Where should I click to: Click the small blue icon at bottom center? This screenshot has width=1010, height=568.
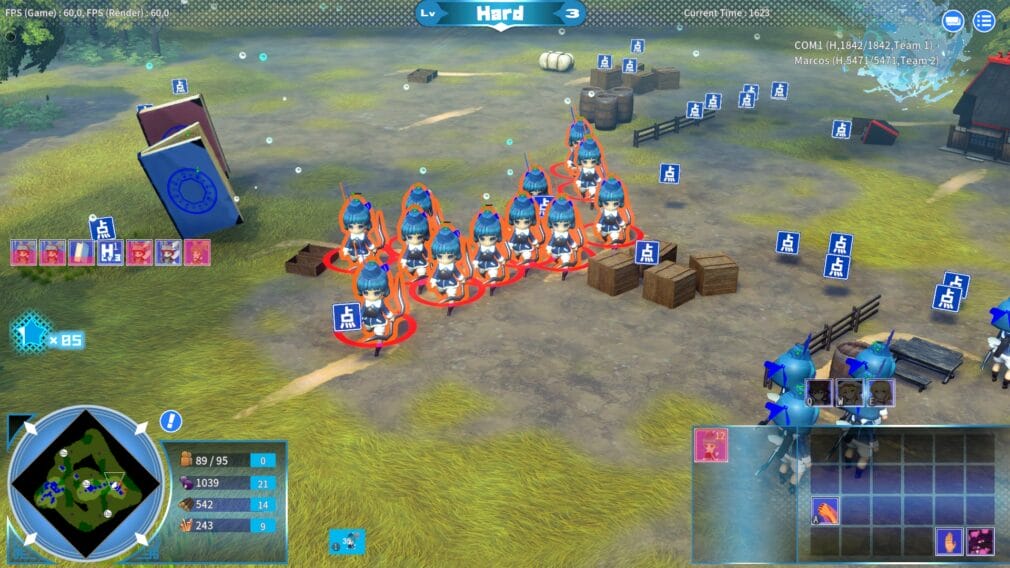pyautogui.click(x=347, y=541)
